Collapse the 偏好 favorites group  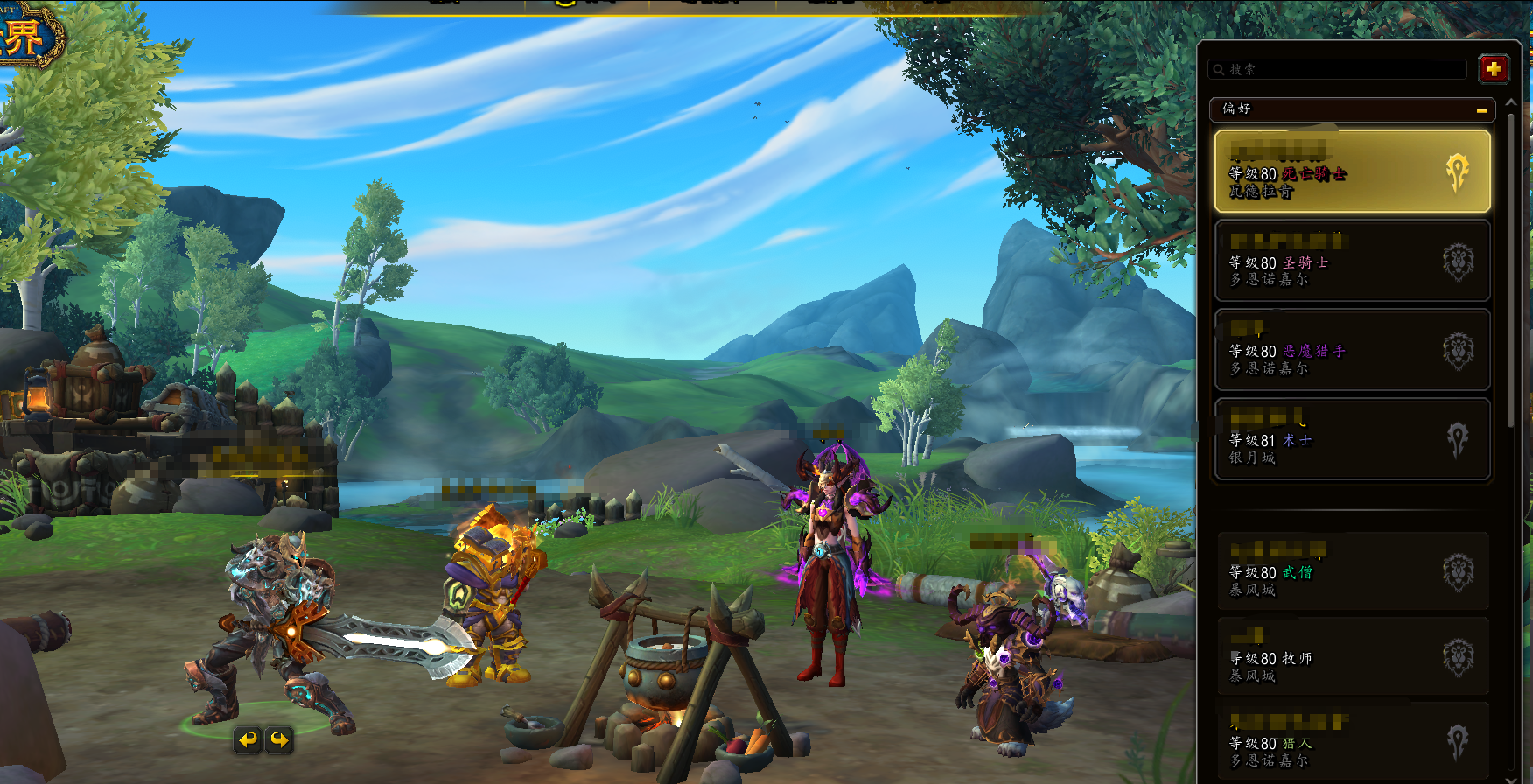(x=1481, y=109)
